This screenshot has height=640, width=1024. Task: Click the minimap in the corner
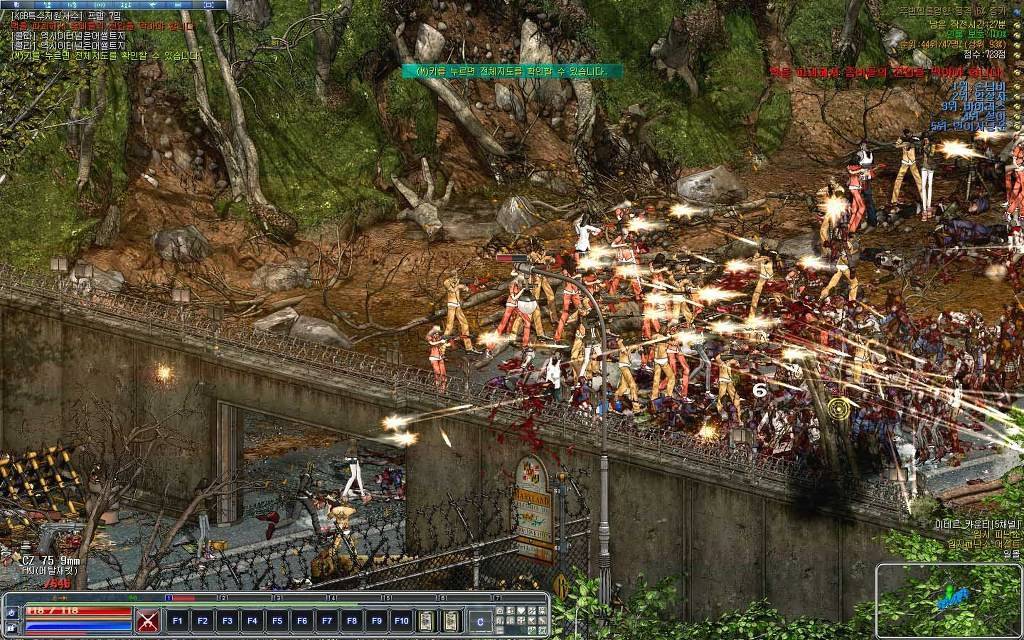coord(948,599)
